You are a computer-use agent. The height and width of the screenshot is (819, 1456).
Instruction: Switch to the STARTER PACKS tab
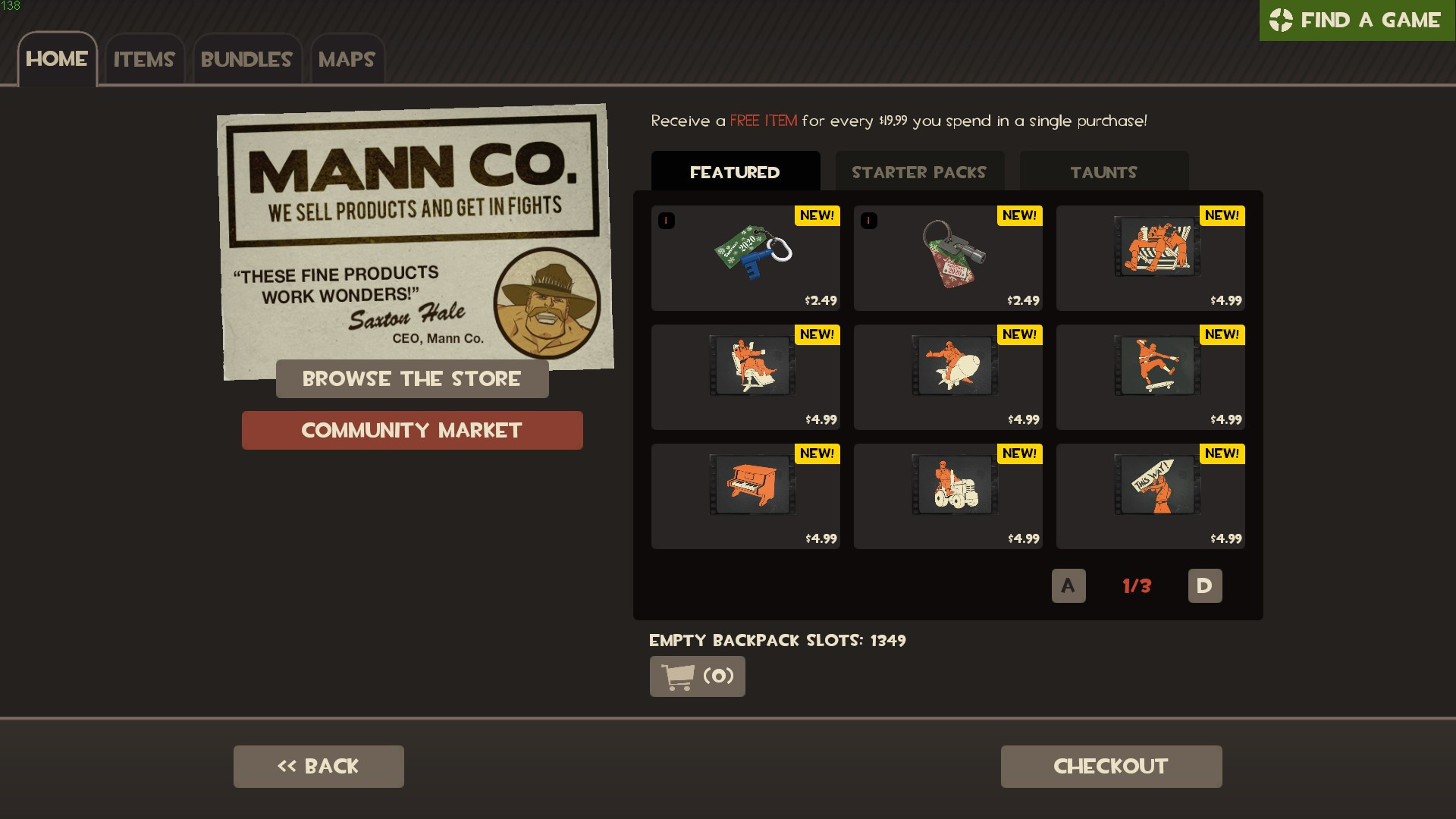919,172
